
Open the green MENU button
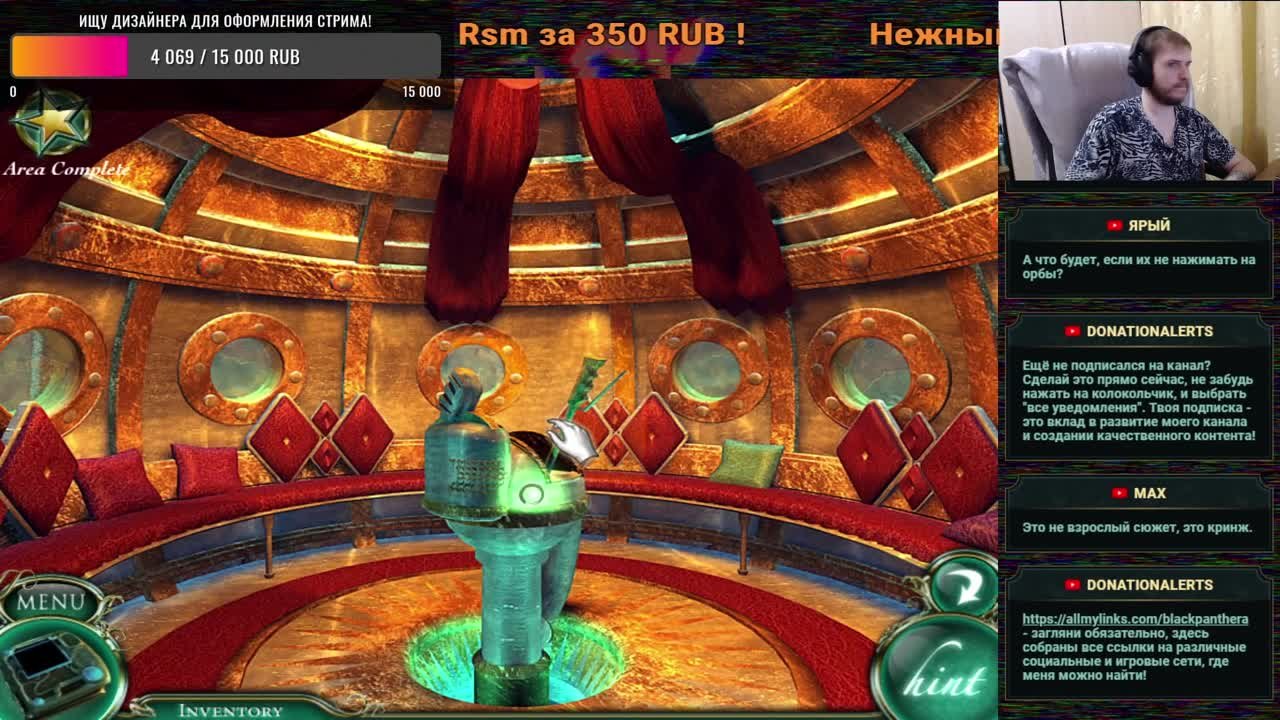click(x=50, y=602)
